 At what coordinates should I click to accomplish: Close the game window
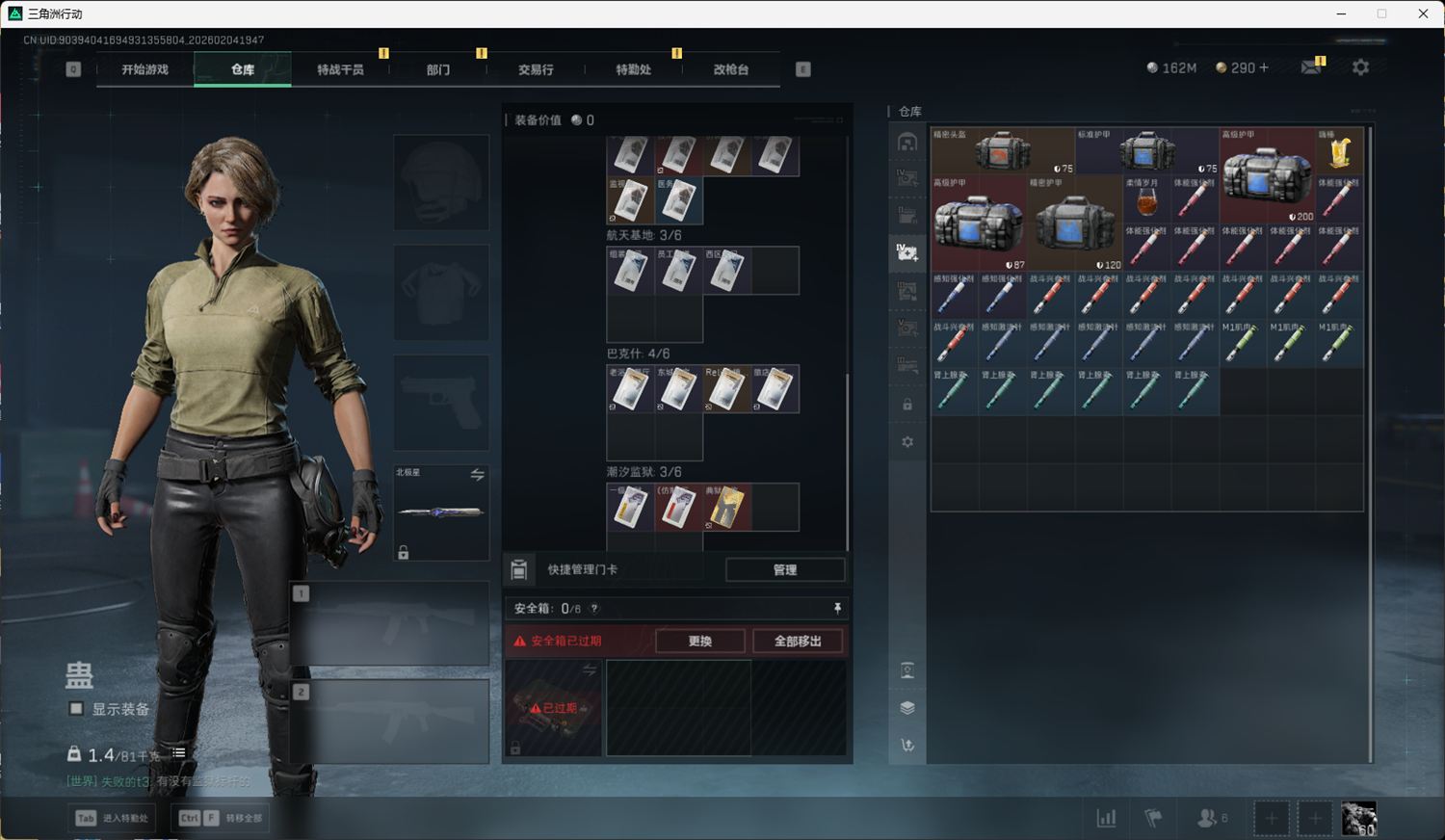pos(1423,13)
